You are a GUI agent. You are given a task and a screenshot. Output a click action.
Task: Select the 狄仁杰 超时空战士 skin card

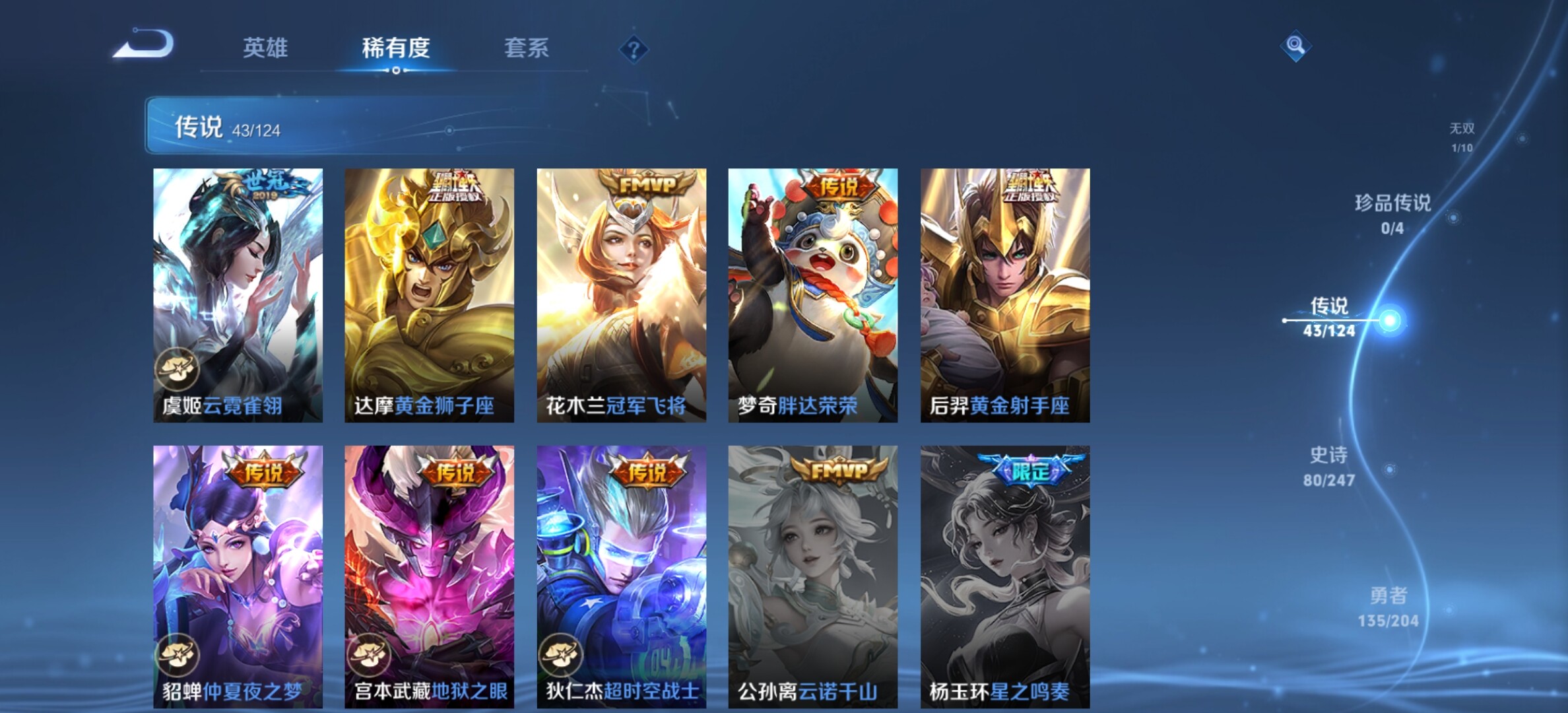coord(621,576)
